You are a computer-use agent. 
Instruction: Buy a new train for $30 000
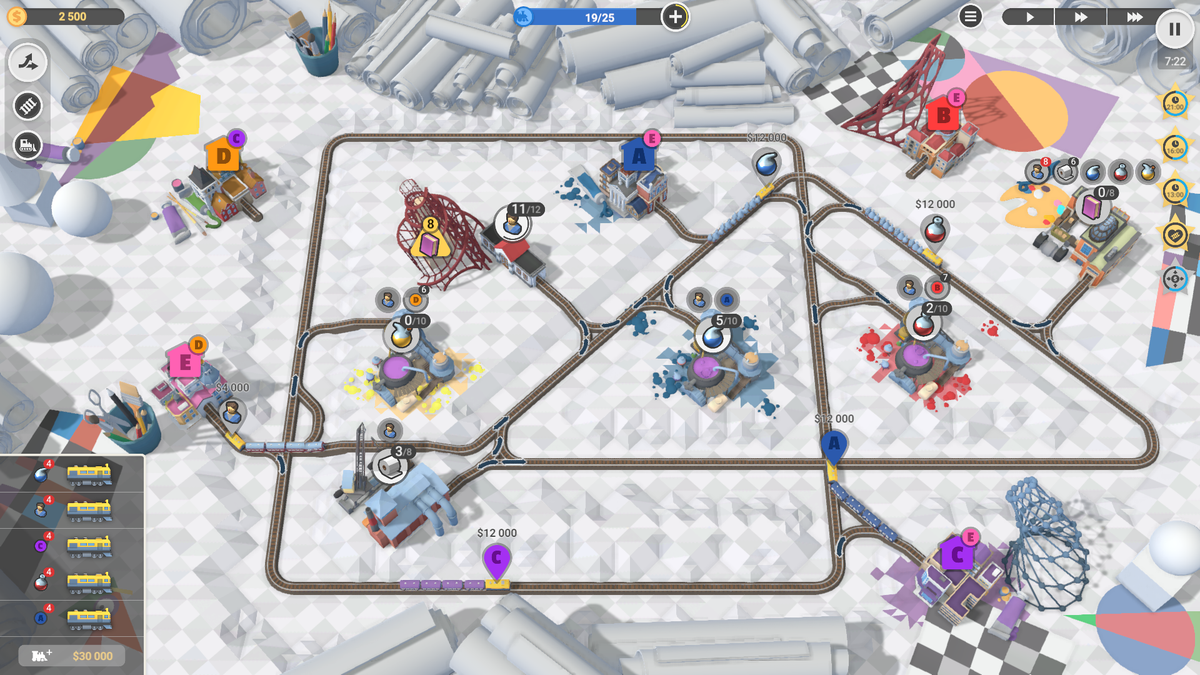point(72,656)
